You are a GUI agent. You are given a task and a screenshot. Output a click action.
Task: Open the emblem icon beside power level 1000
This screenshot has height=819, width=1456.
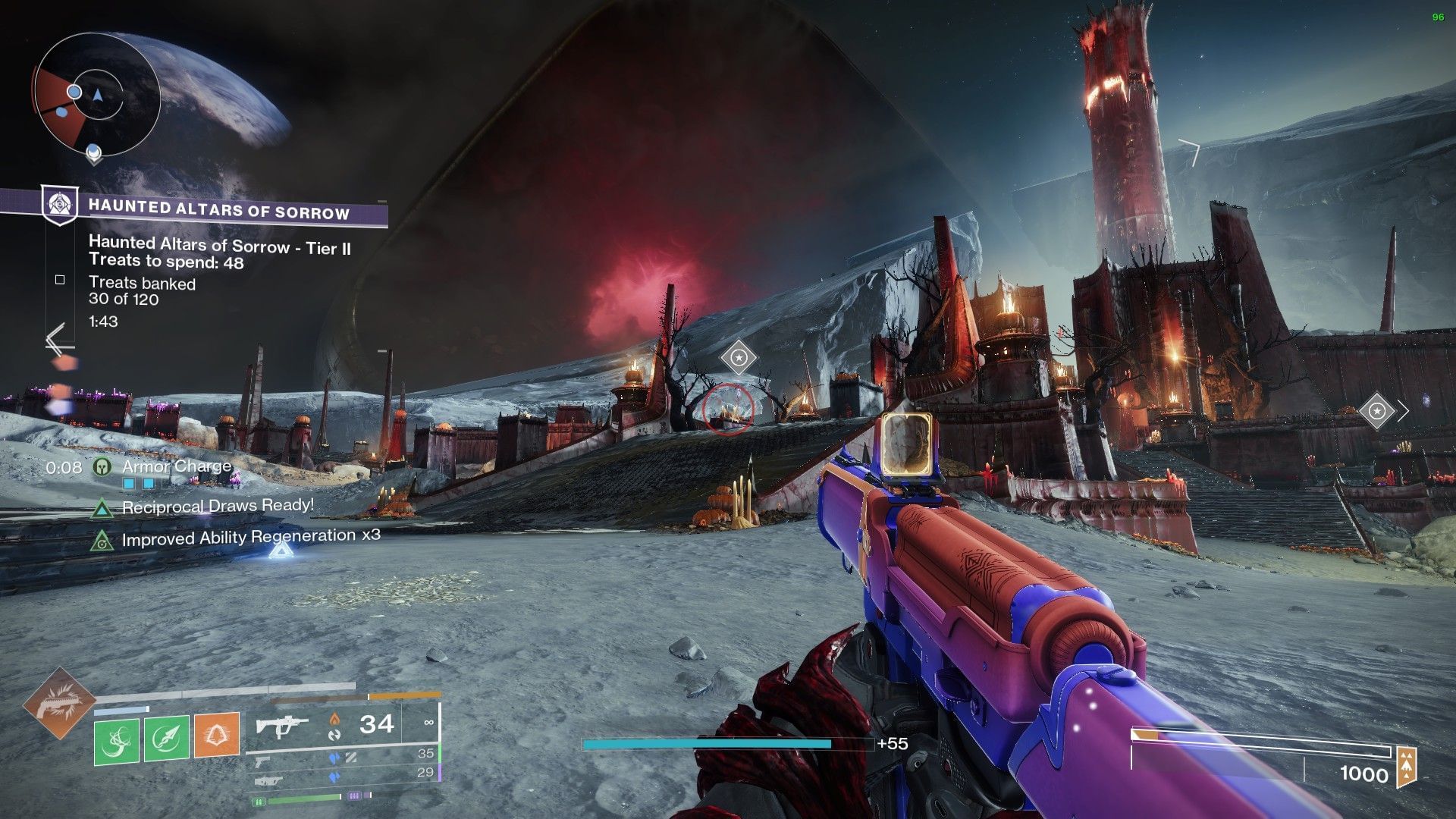(1407, 767)
